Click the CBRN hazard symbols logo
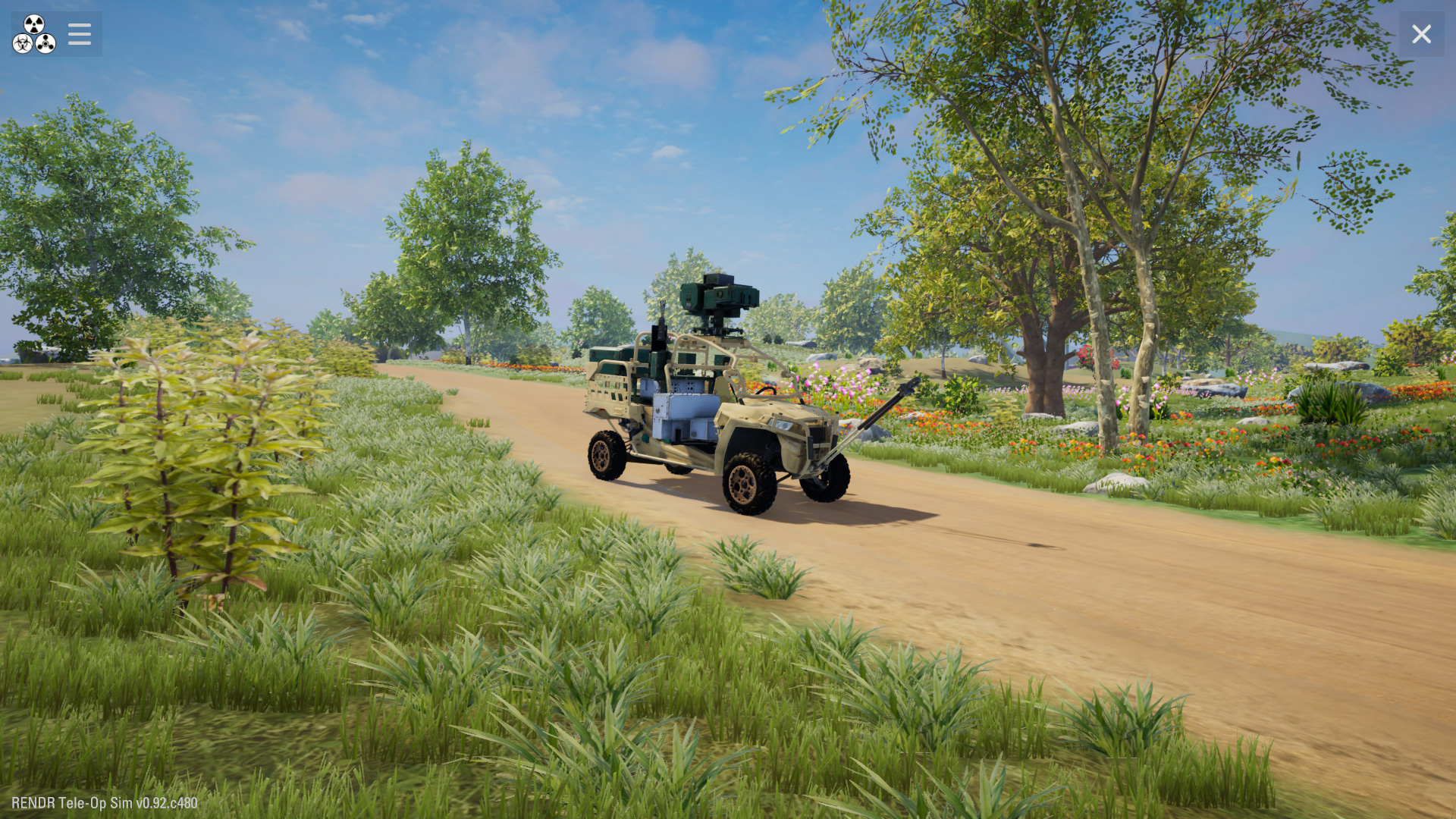1456x819 pixels. pyautogui.click(x=34, y=34)
